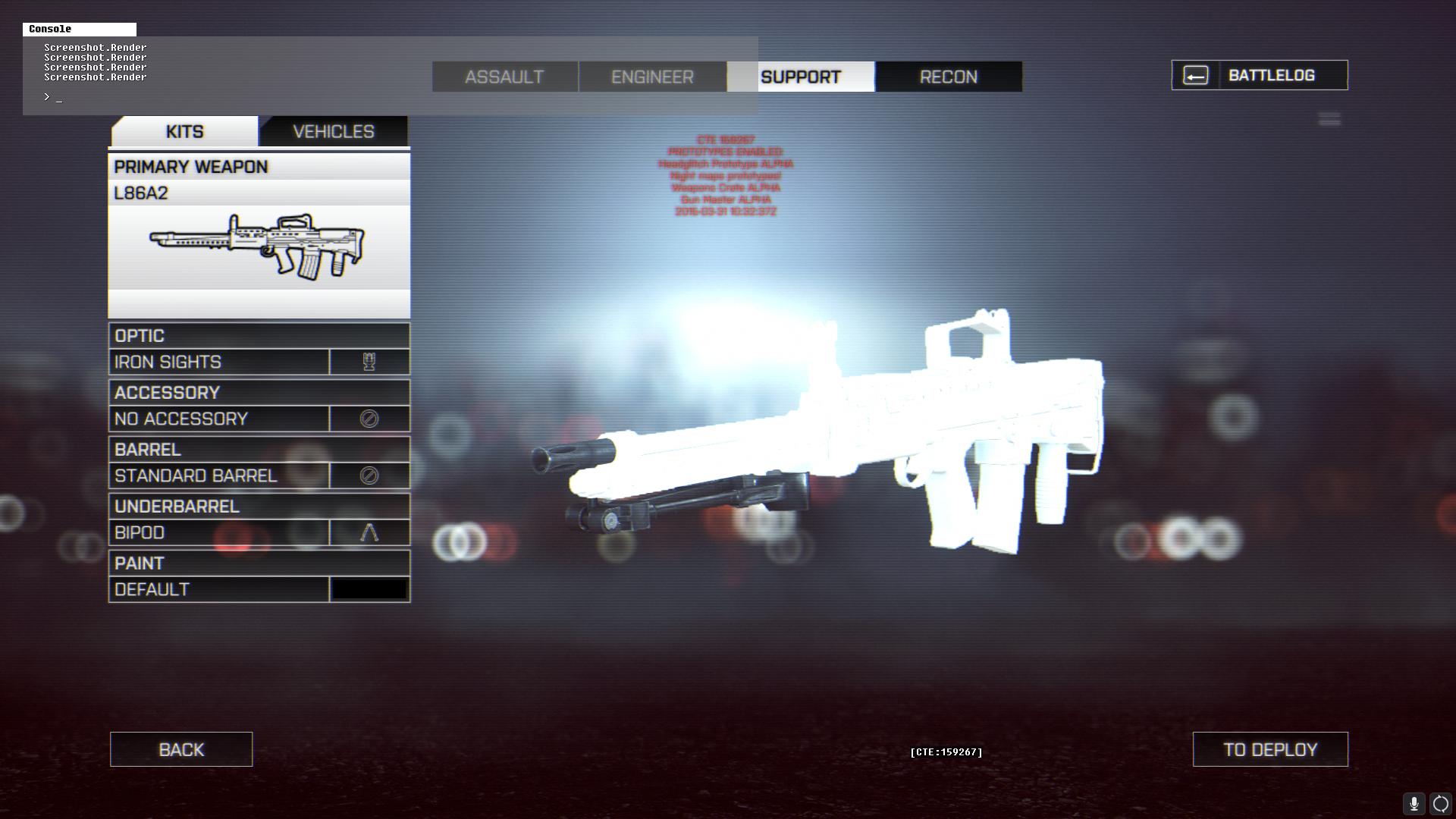Open Battlelog
Screen dimensions: 1456x819
pyautogui.click(x=1260, y=75)
